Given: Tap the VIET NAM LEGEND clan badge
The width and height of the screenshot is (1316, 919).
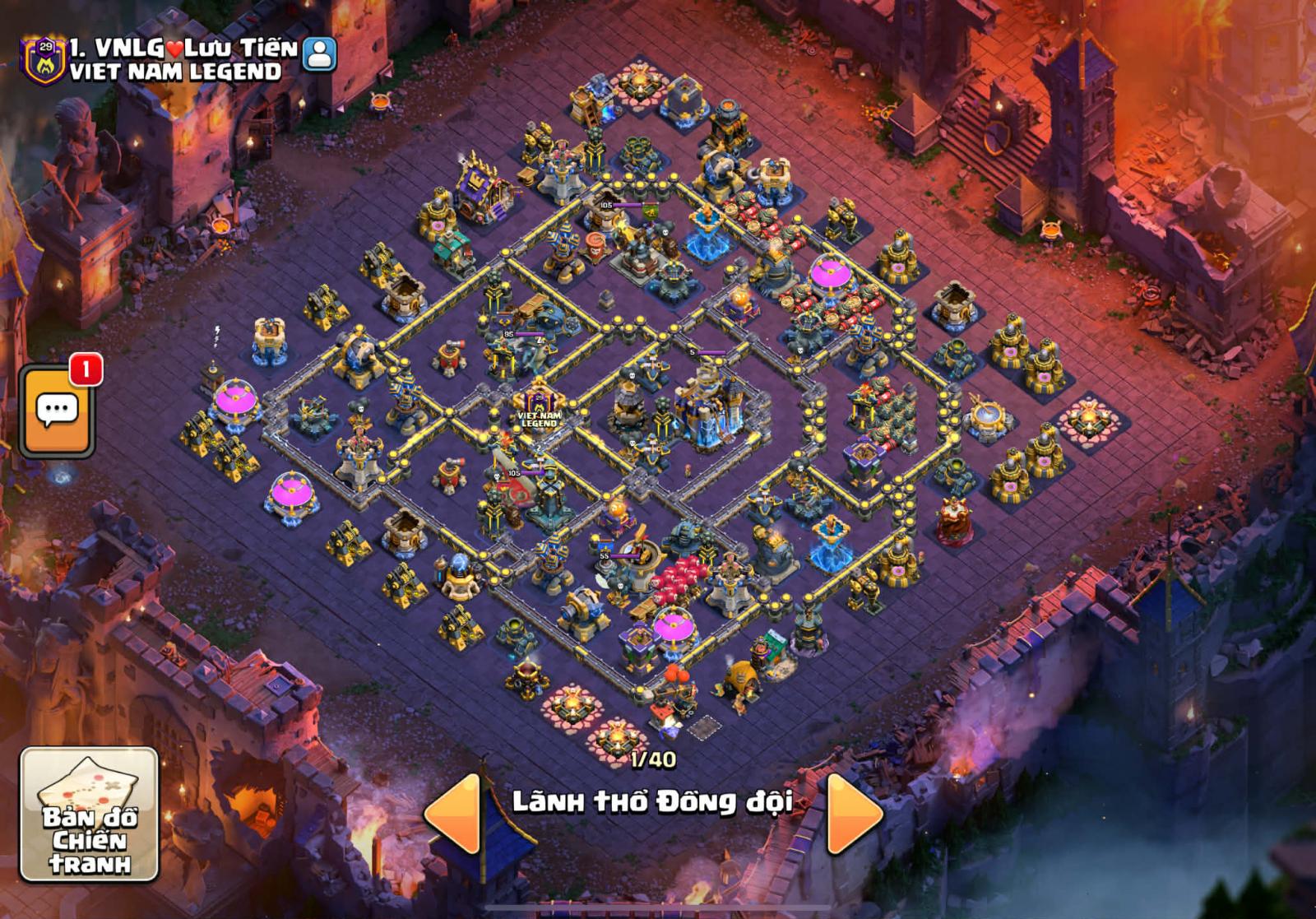Looking at the screenshot, I should pyautogui.click(x=40, y=59).
